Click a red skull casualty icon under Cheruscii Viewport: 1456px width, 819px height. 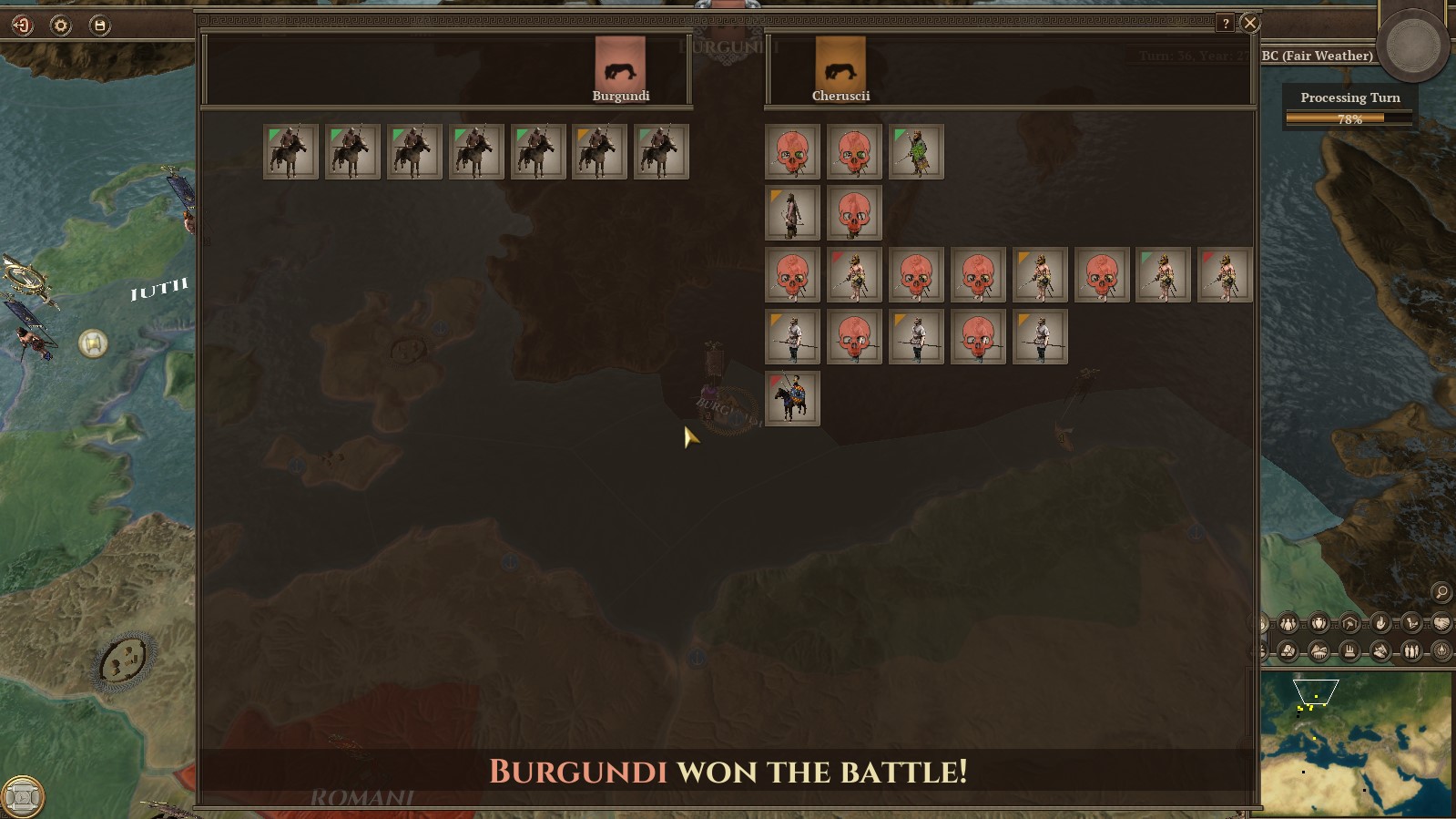pyautogui.click(x=790, y=150)
